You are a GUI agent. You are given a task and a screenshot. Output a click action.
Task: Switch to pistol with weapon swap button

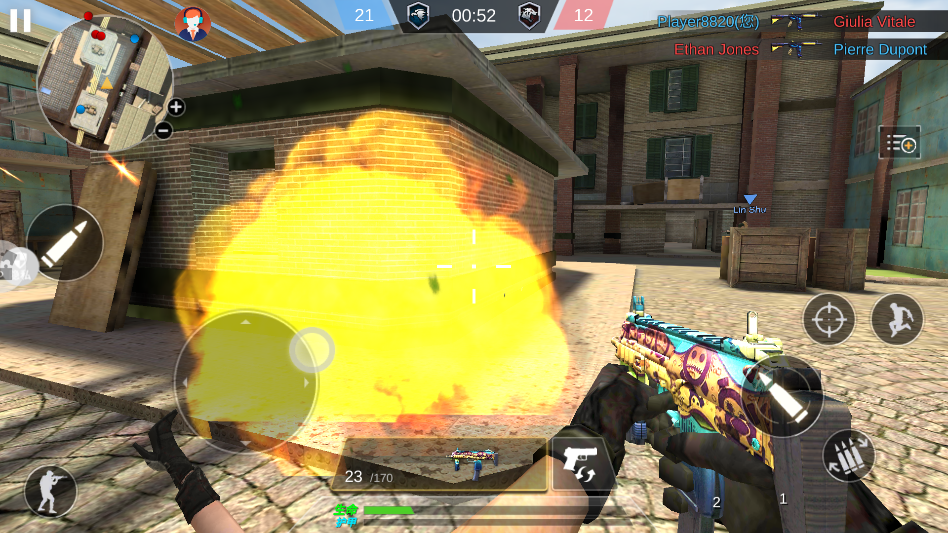point(582,463)
